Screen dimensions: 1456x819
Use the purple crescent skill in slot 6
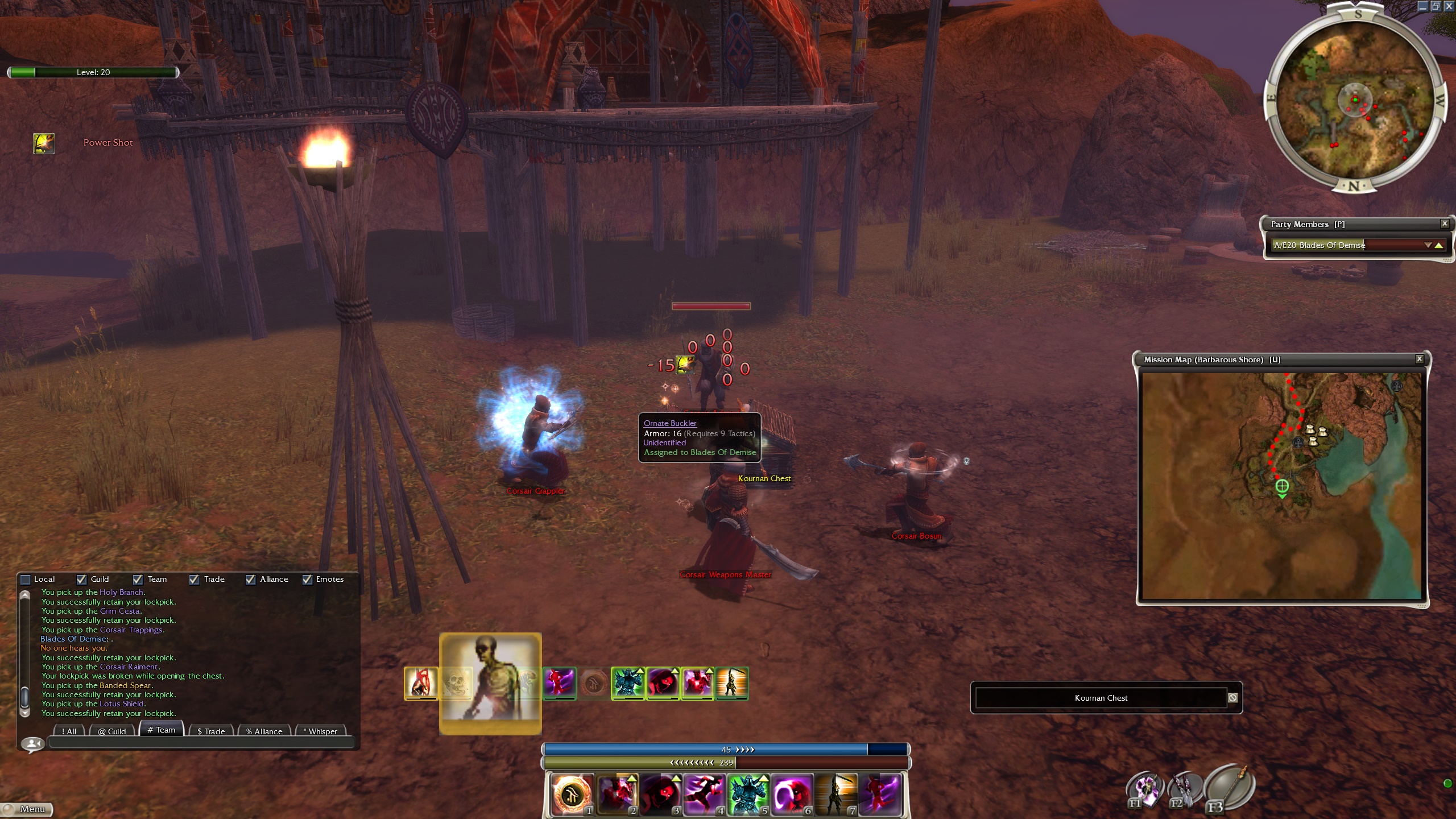[x=792, y=794]
